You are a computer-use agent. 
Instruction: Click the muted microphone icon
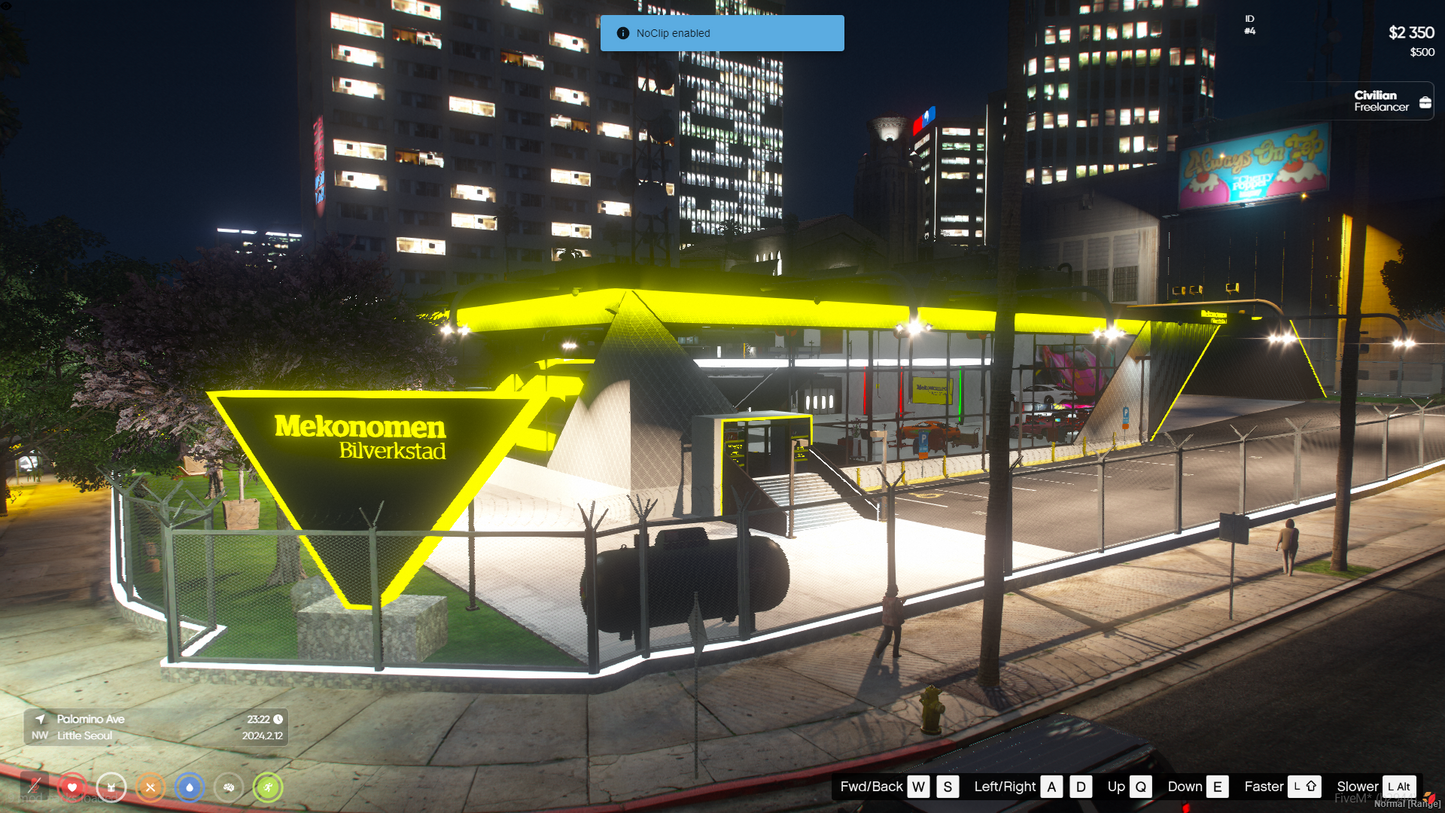point(34,787)
